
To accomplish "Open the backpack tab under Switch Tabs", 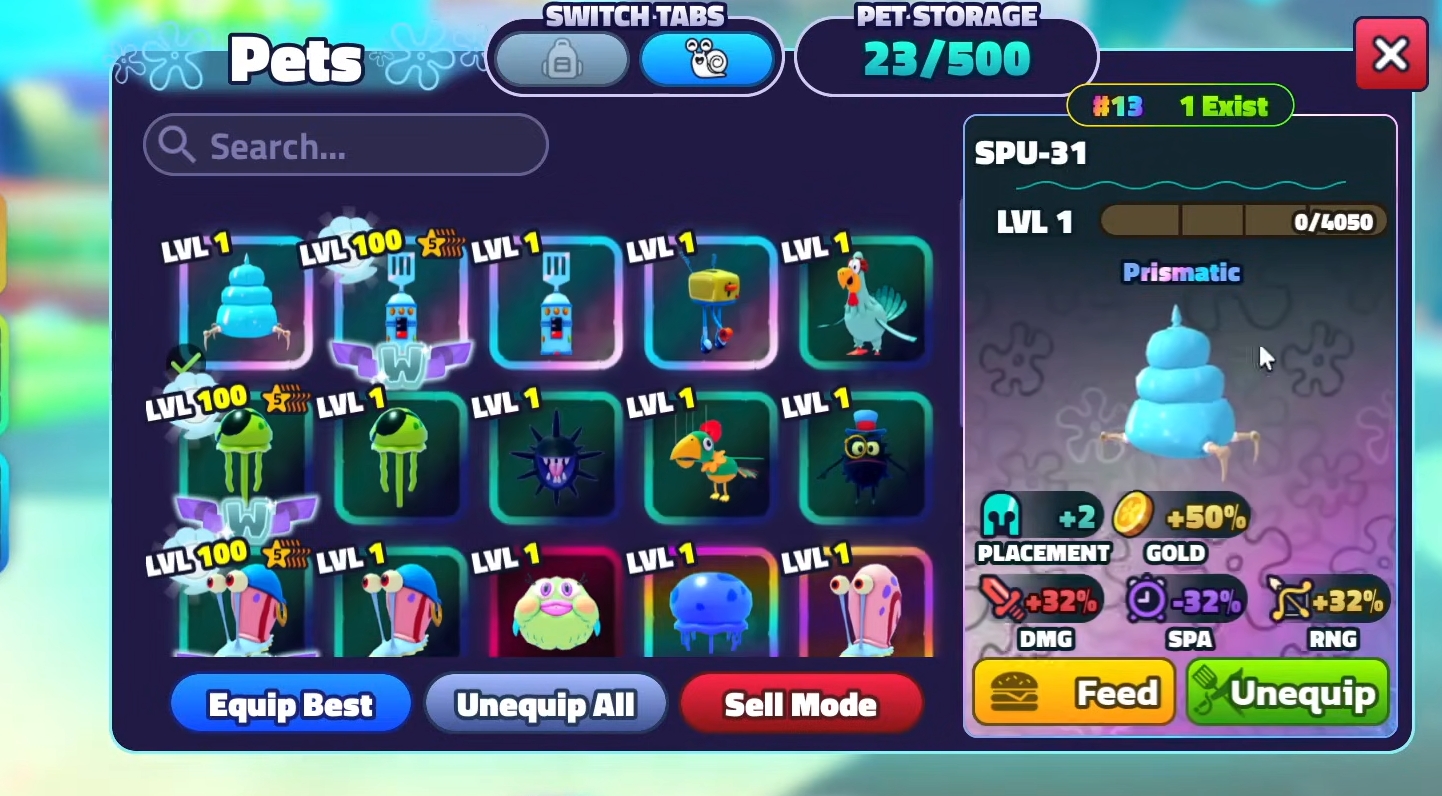I will 562,58.
